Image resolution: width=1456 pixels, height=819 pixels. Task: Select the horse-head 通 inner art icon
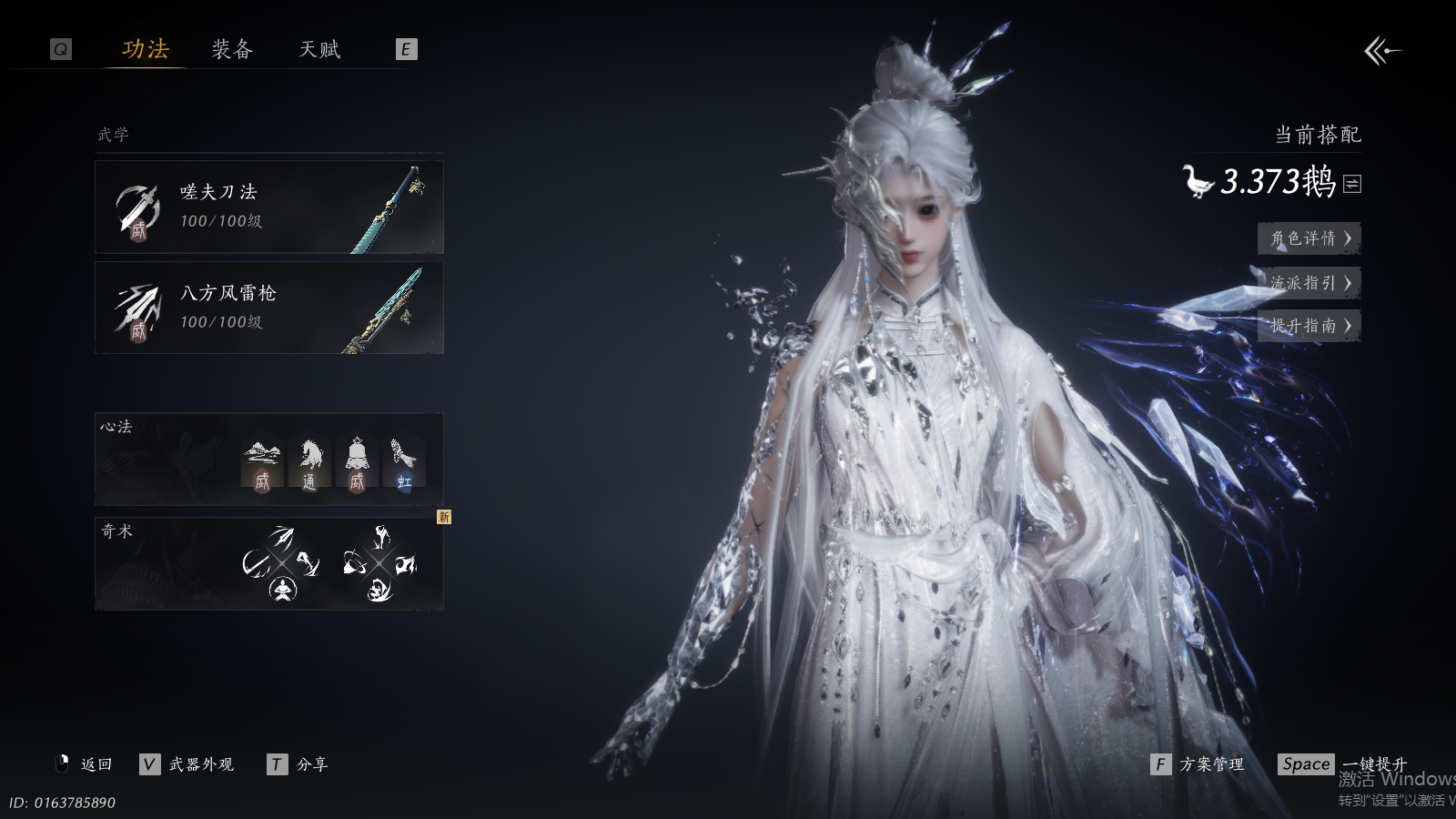[309, 463]
